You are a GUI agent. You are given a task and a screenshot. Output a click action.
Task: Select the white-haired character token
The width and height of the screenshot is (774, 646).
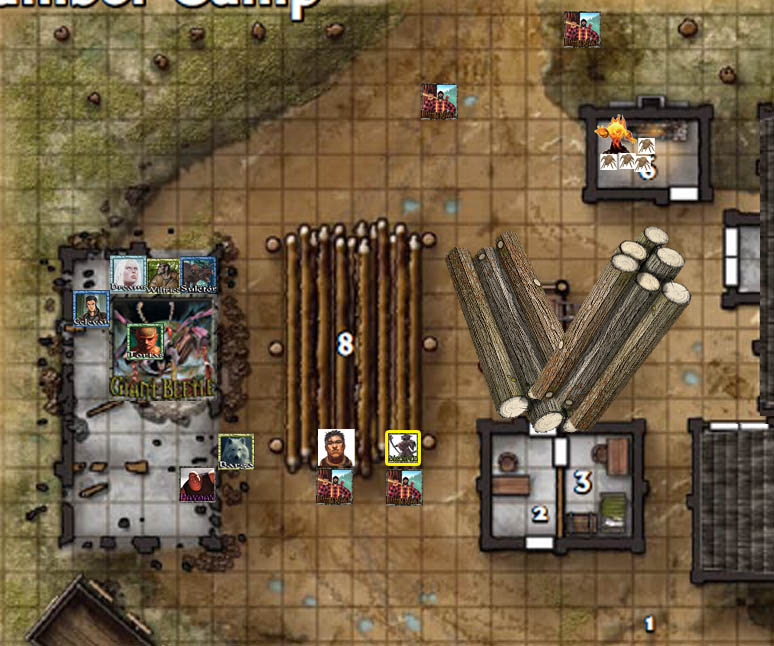click(x=128, y=274)
